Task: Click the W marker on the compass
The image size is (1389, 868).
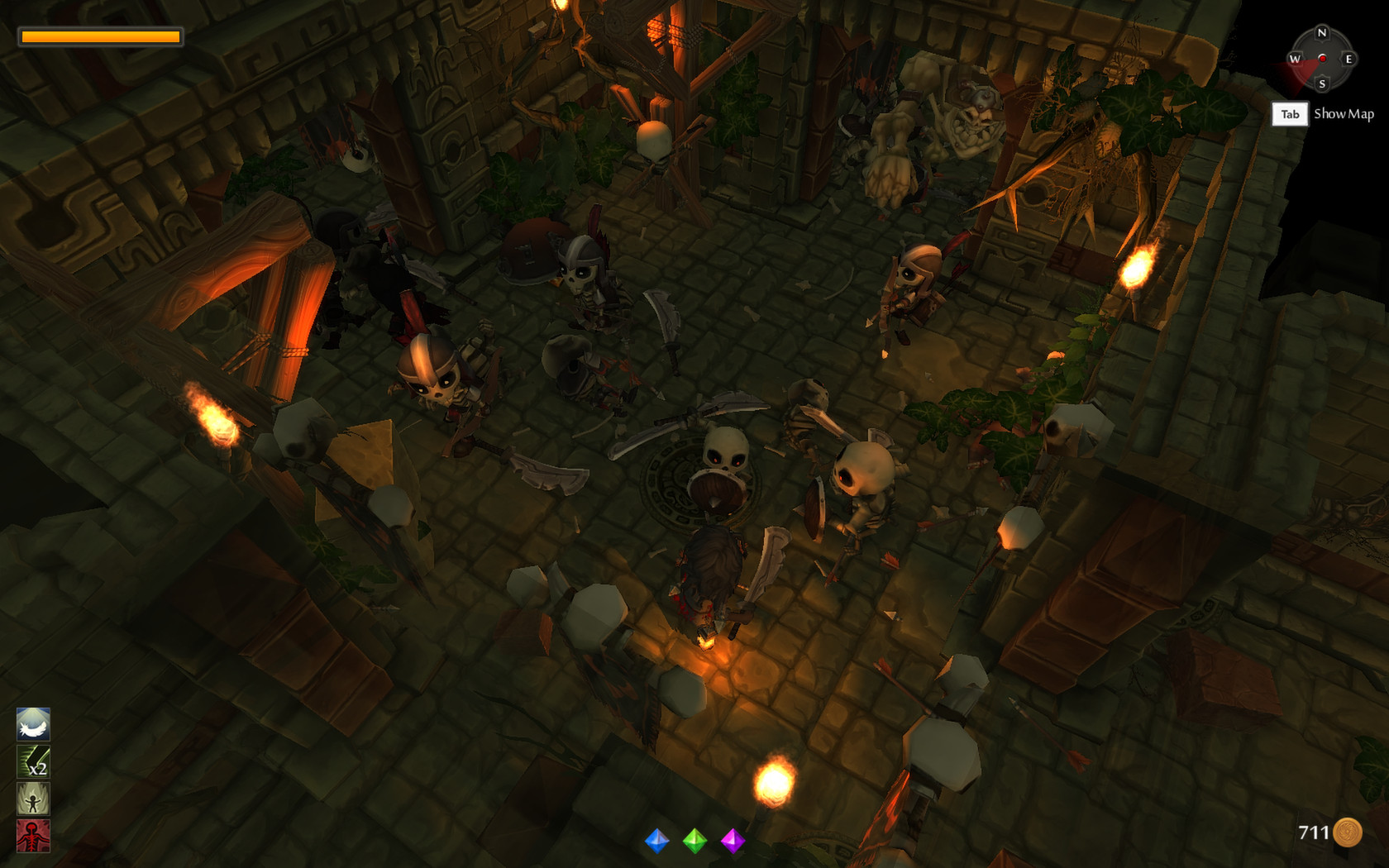Action: (1296, 59)
